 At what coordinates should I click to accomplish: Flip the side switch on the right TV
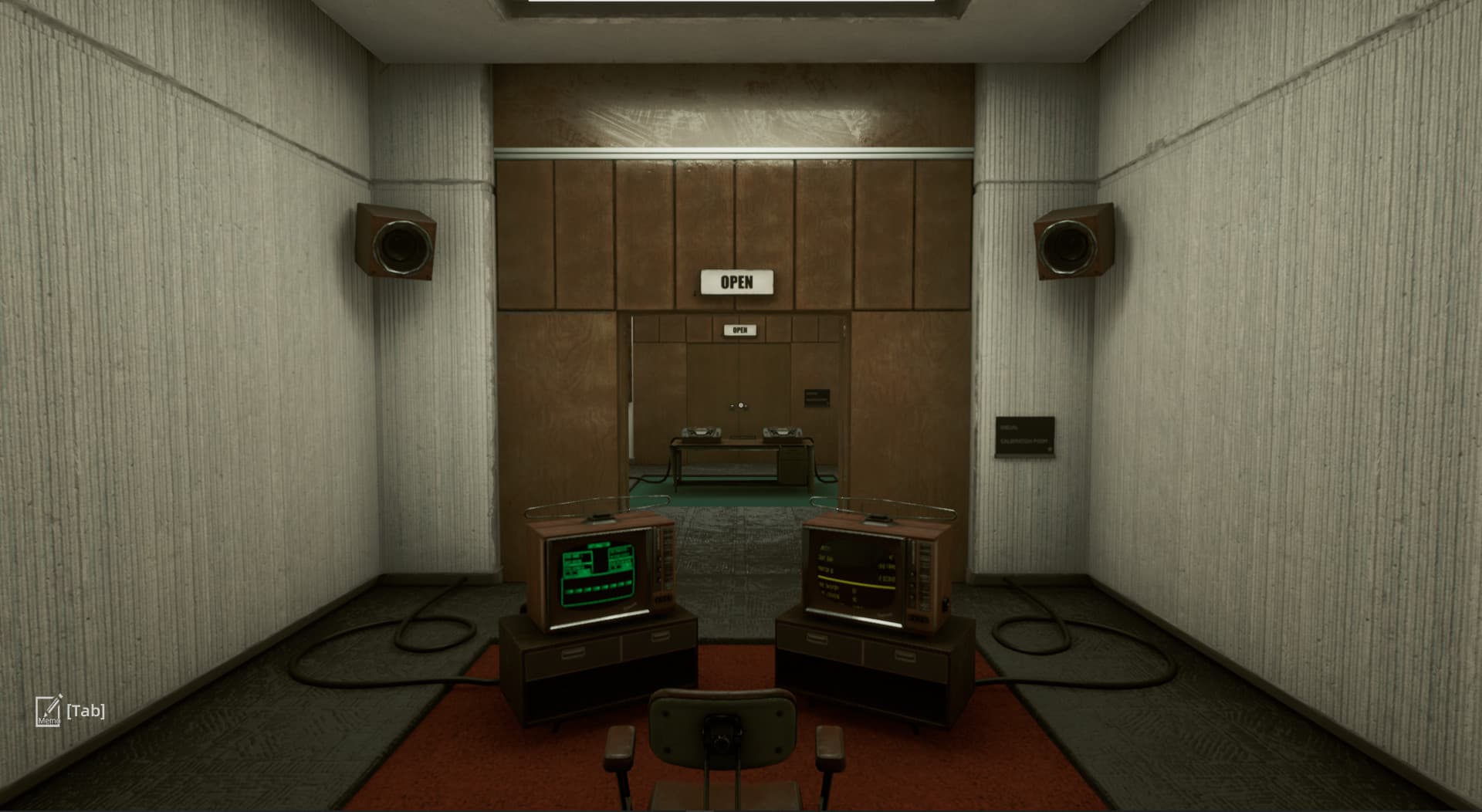pyautogui.click(x=945, y=604)
